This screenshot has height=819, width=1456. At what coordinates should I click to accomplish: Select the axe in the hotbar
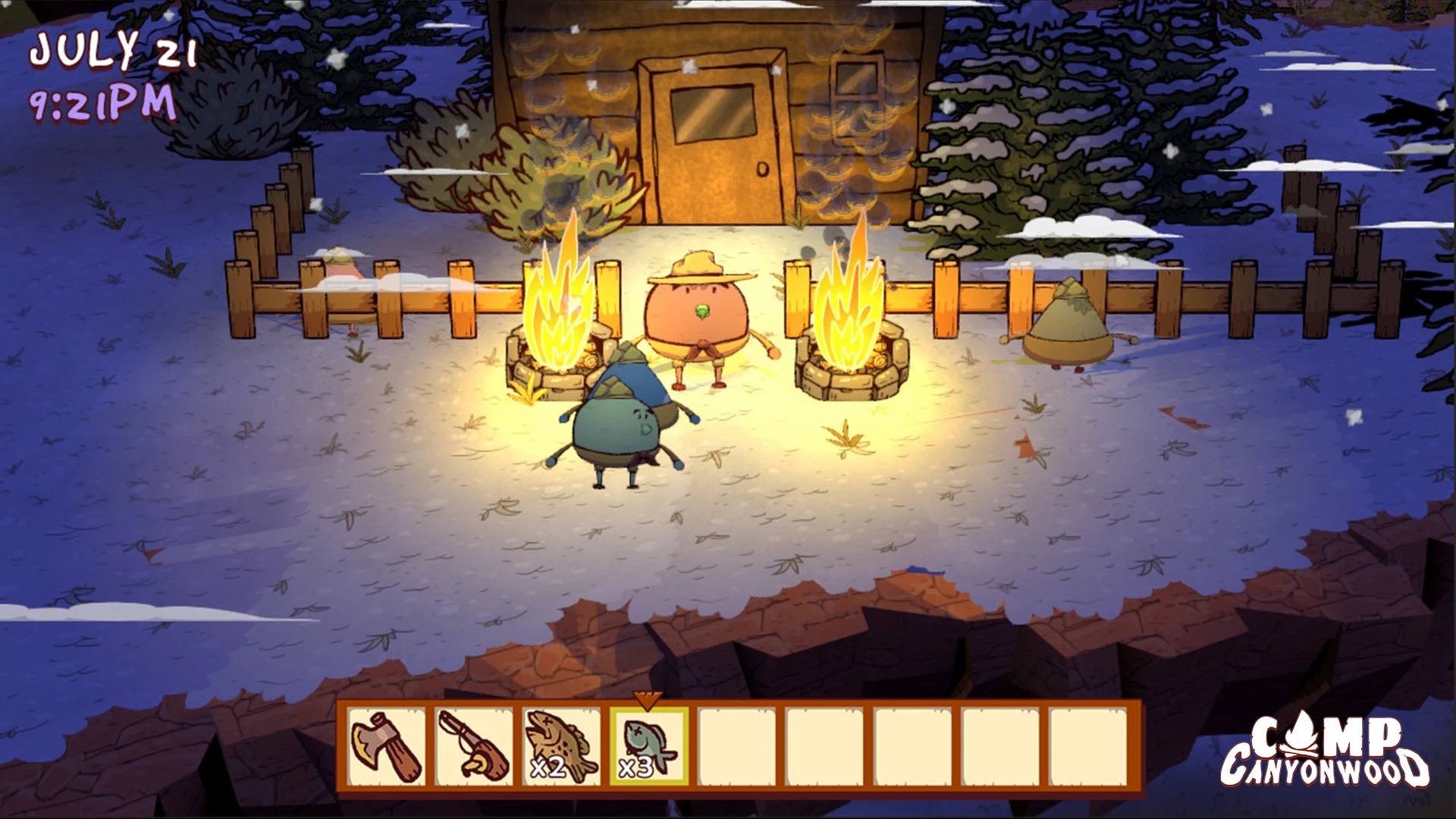click(387, 747)
